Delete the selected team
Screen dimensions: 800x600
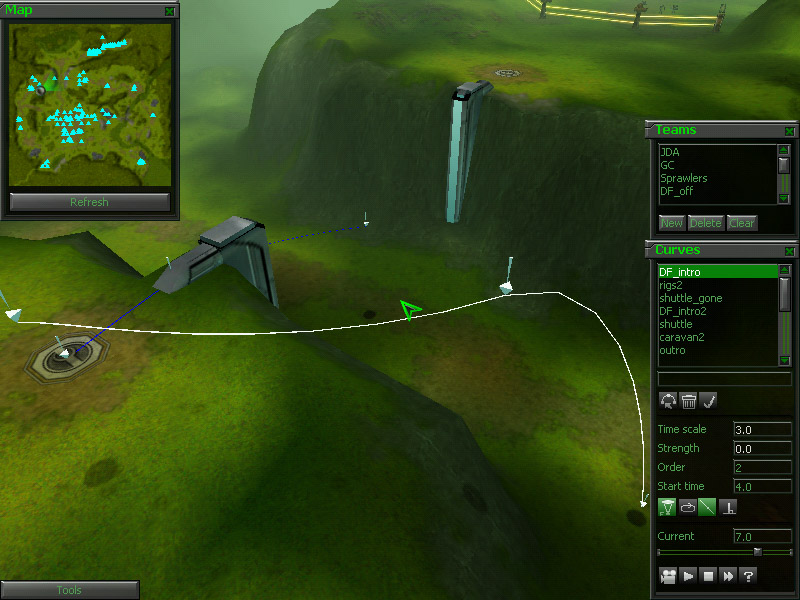705,223
